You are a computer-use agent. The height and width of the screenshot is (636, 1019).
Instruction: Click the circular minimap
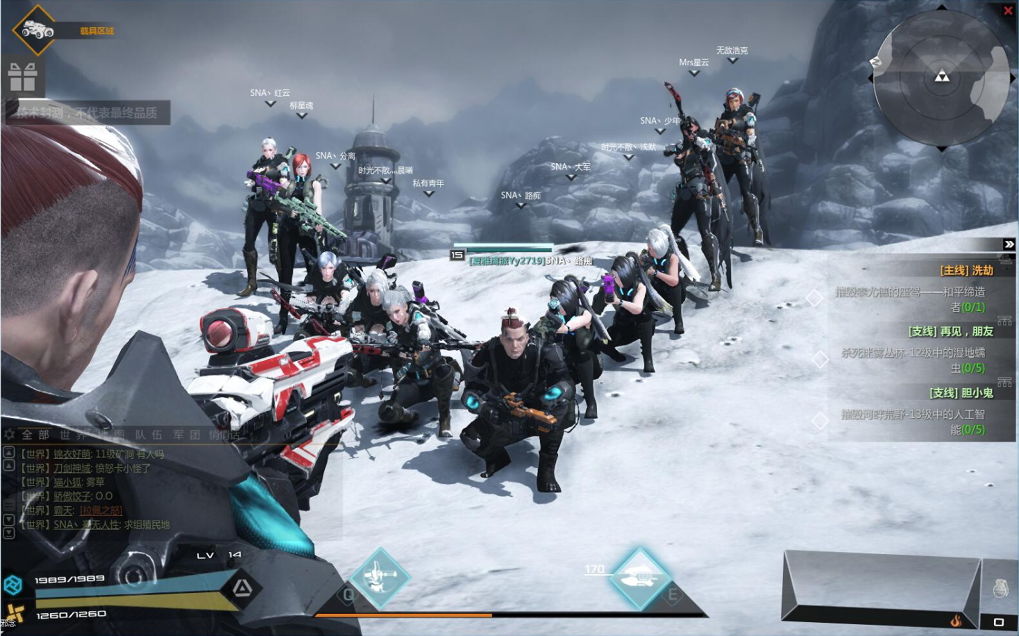tap(940, 77)
